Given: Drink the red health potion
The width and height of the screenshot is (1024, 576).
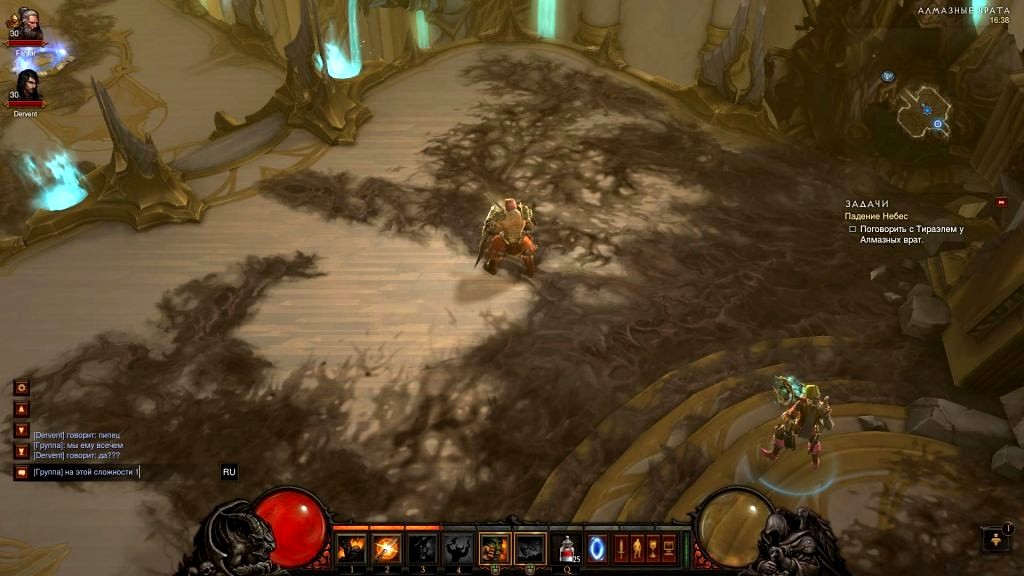Looking at the screenshot, I should (567, 548).
